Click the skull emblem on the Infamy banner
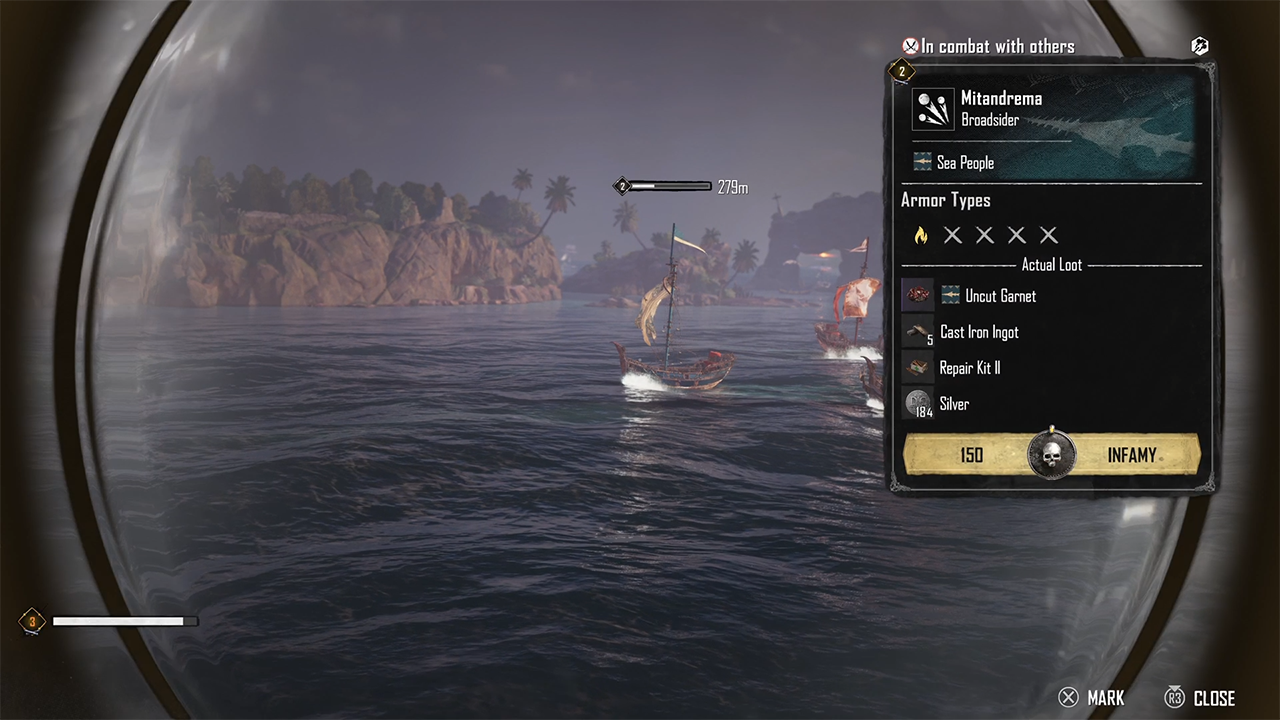 click(x=1051, y=456)
